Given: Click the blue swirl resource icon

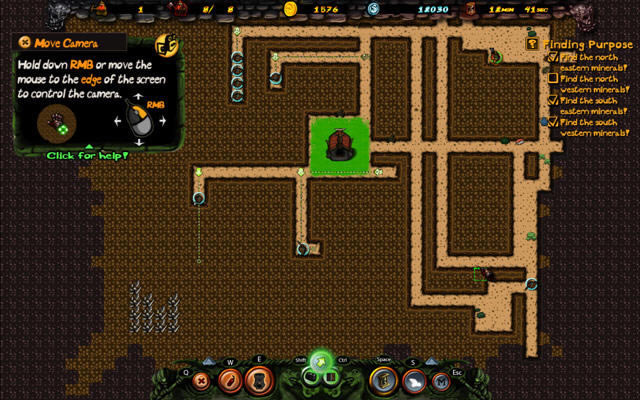Looking at the screenshot, I should [373, 9].
